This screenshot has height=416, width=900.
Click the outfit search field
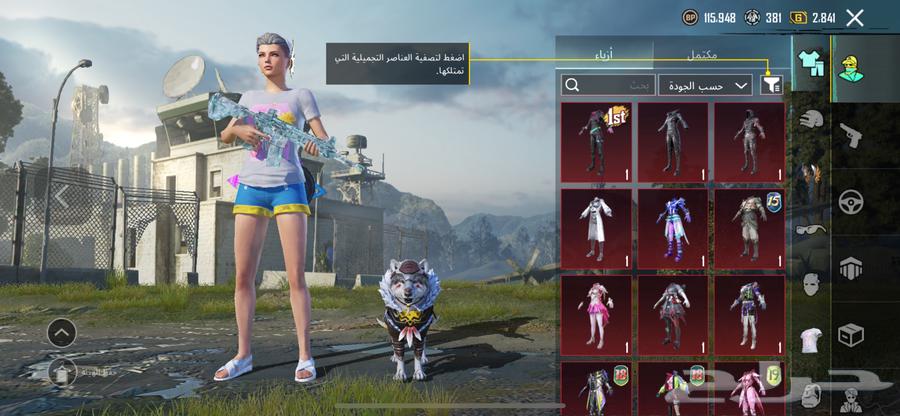click(608, 85)
